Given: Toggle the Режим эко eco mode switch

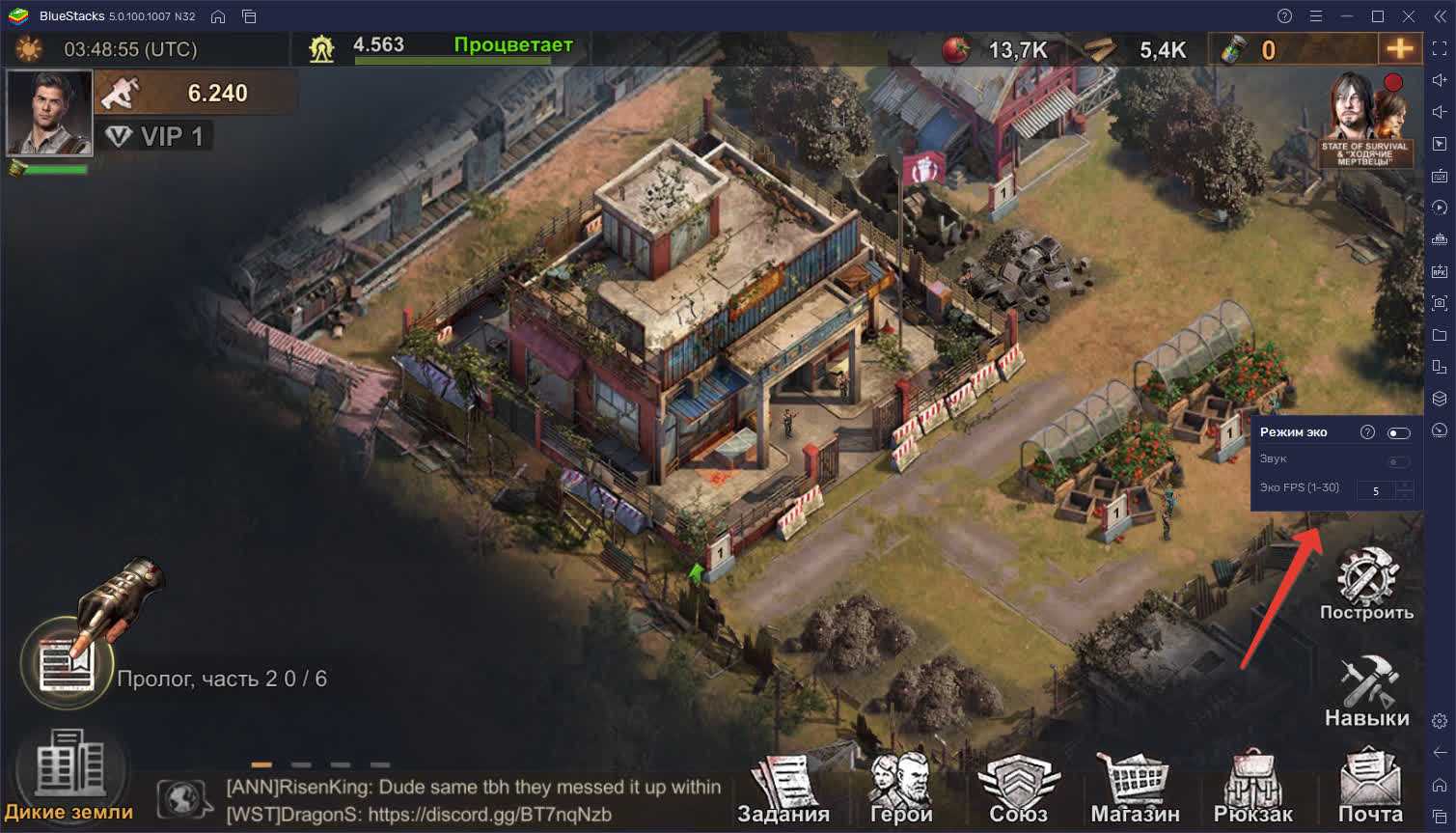Looking at the screenshot, I should coord(1398,432).
